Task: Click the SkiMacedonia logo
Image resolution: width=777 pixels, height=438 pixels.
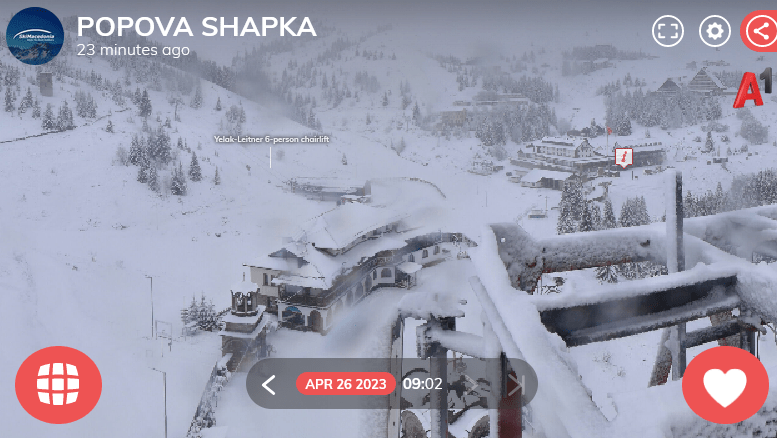Action: click(35, 35)
